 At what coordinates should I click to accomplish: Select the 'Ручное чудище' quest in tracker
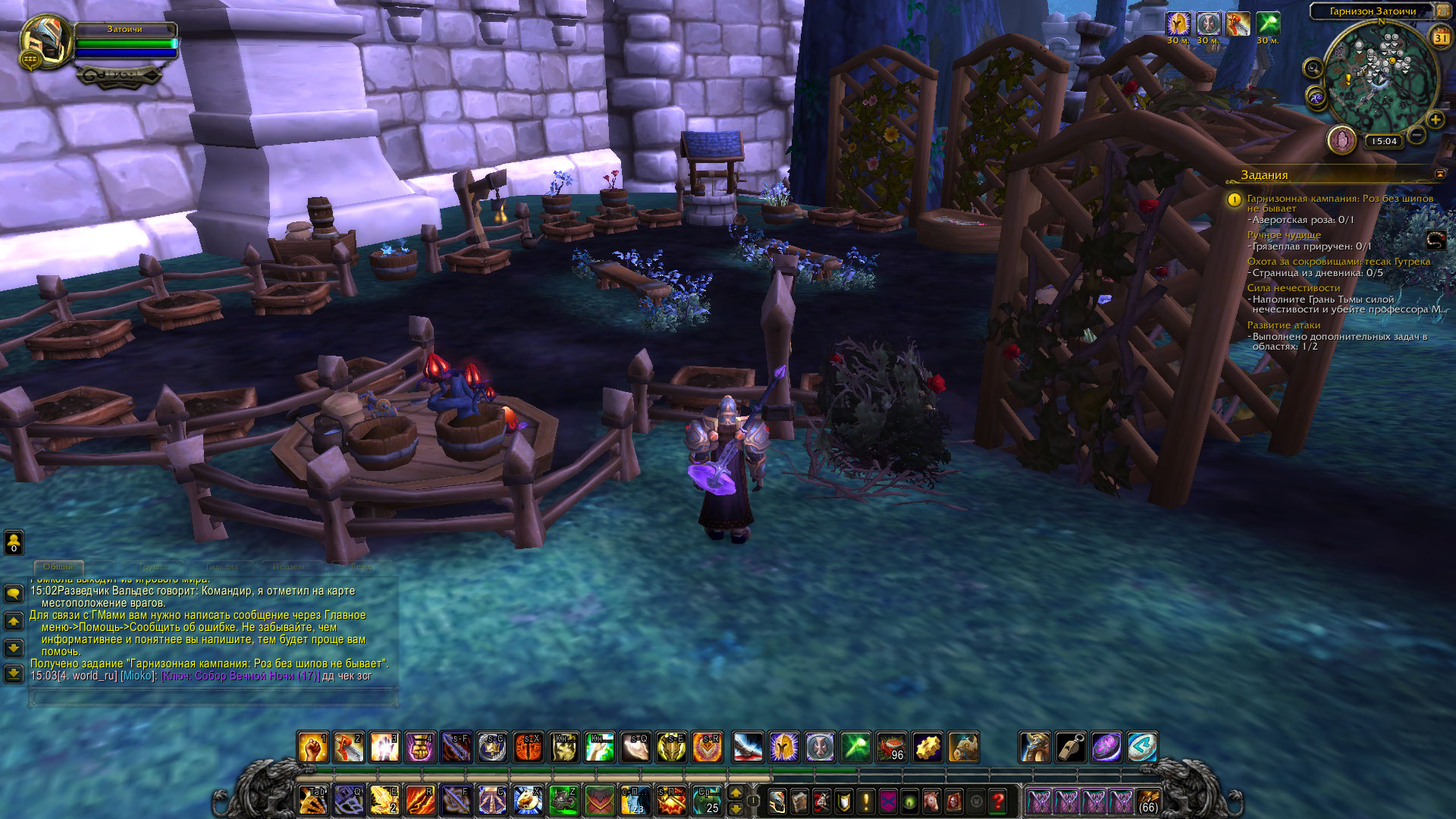pos(1283,235)
